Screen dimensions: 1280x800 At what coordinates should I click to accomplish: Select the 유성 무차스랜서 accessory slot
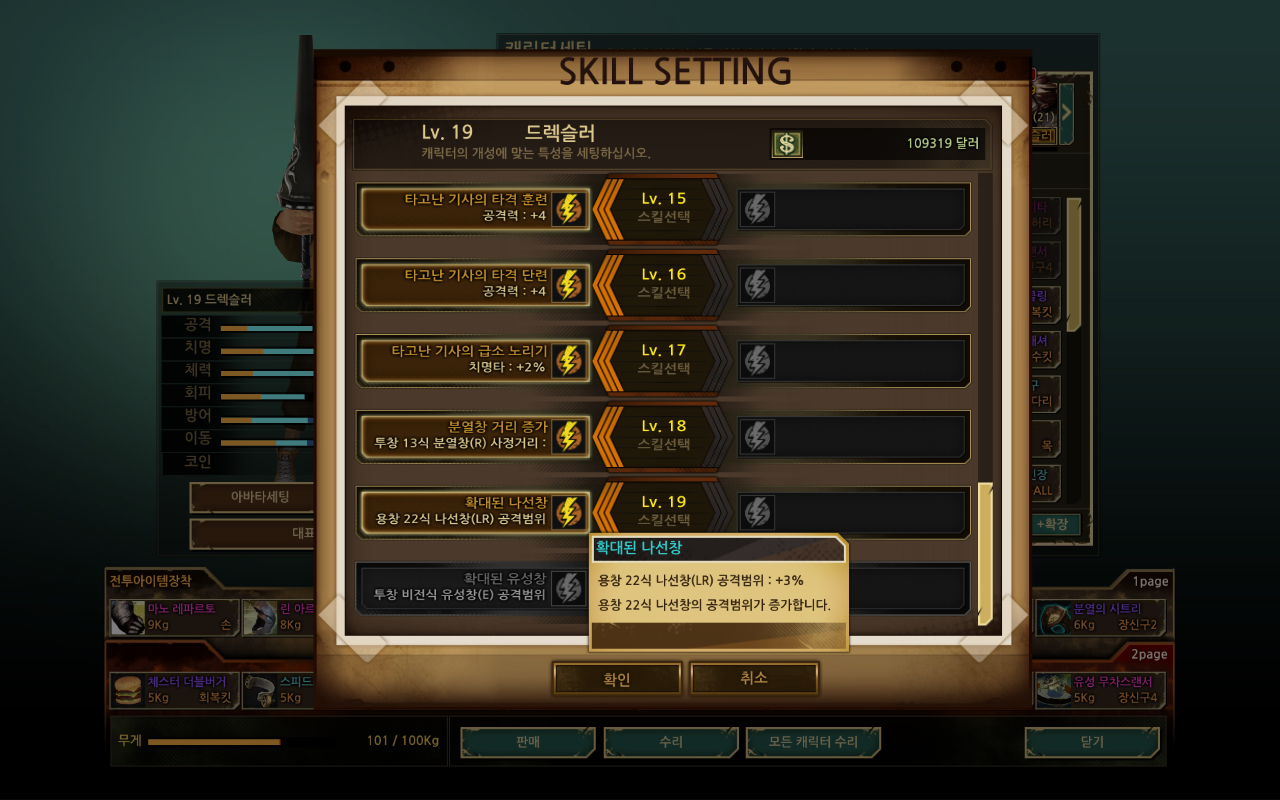pyautogui.click(x=1099, y=690)
